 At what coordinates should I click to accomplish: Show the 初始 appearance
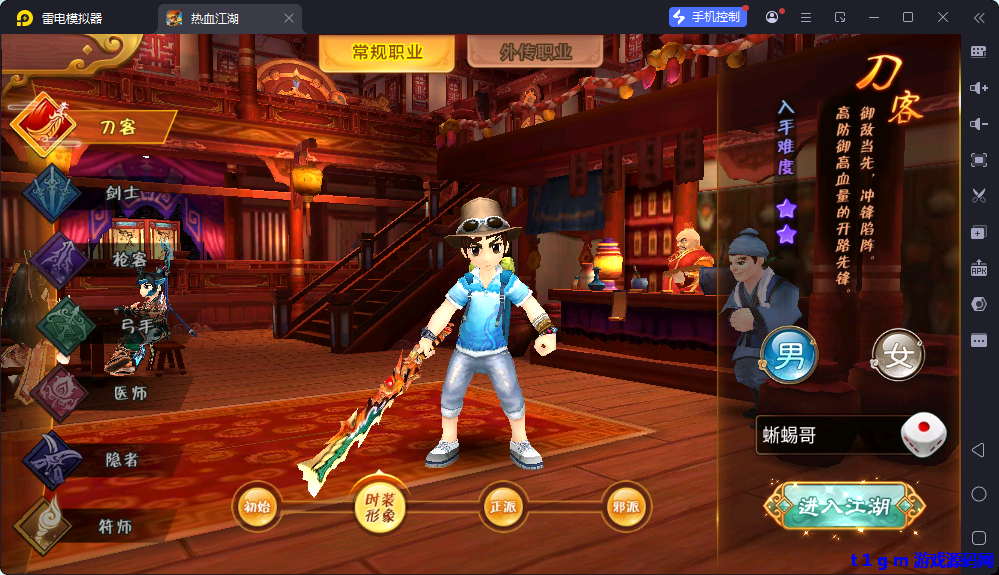coord(257,506)
